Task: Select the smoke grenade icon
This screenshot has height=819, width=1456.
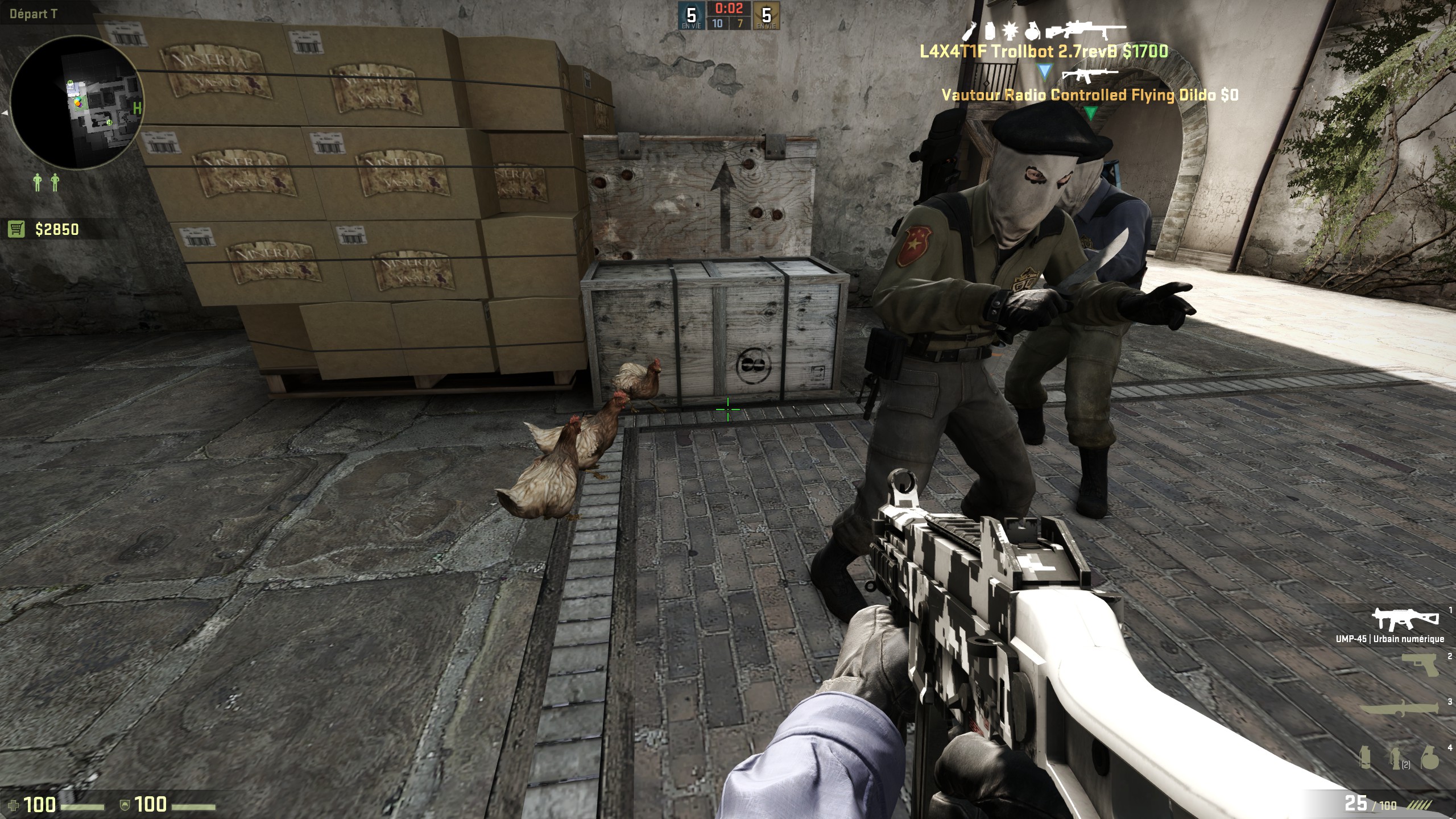Action: click(x=1365, y=758)
